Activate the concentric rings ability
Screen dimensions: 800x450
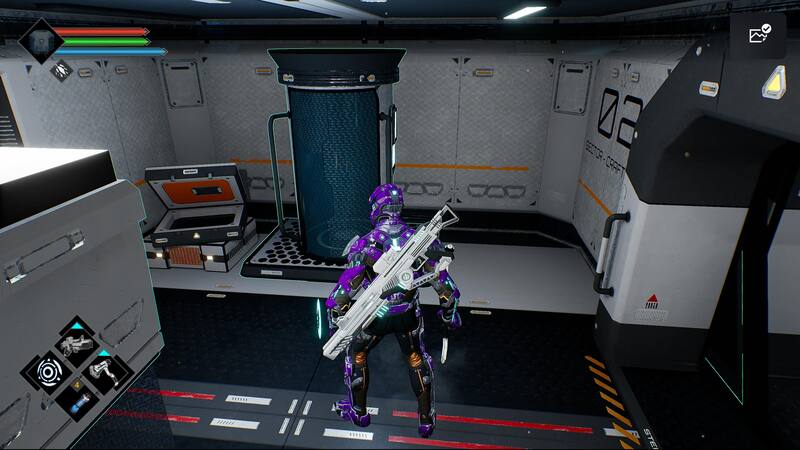tap(50, 372)
